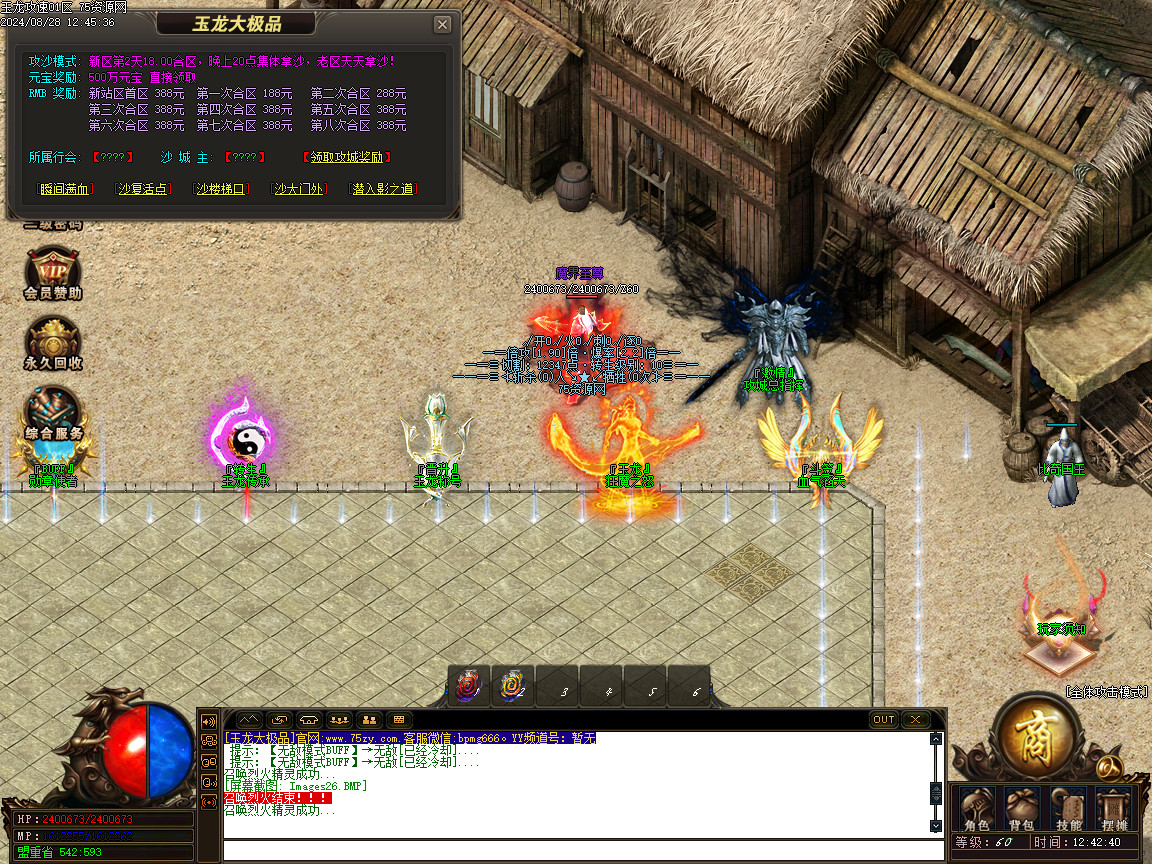Open the 背包 backpack

tap(1020, 808)
